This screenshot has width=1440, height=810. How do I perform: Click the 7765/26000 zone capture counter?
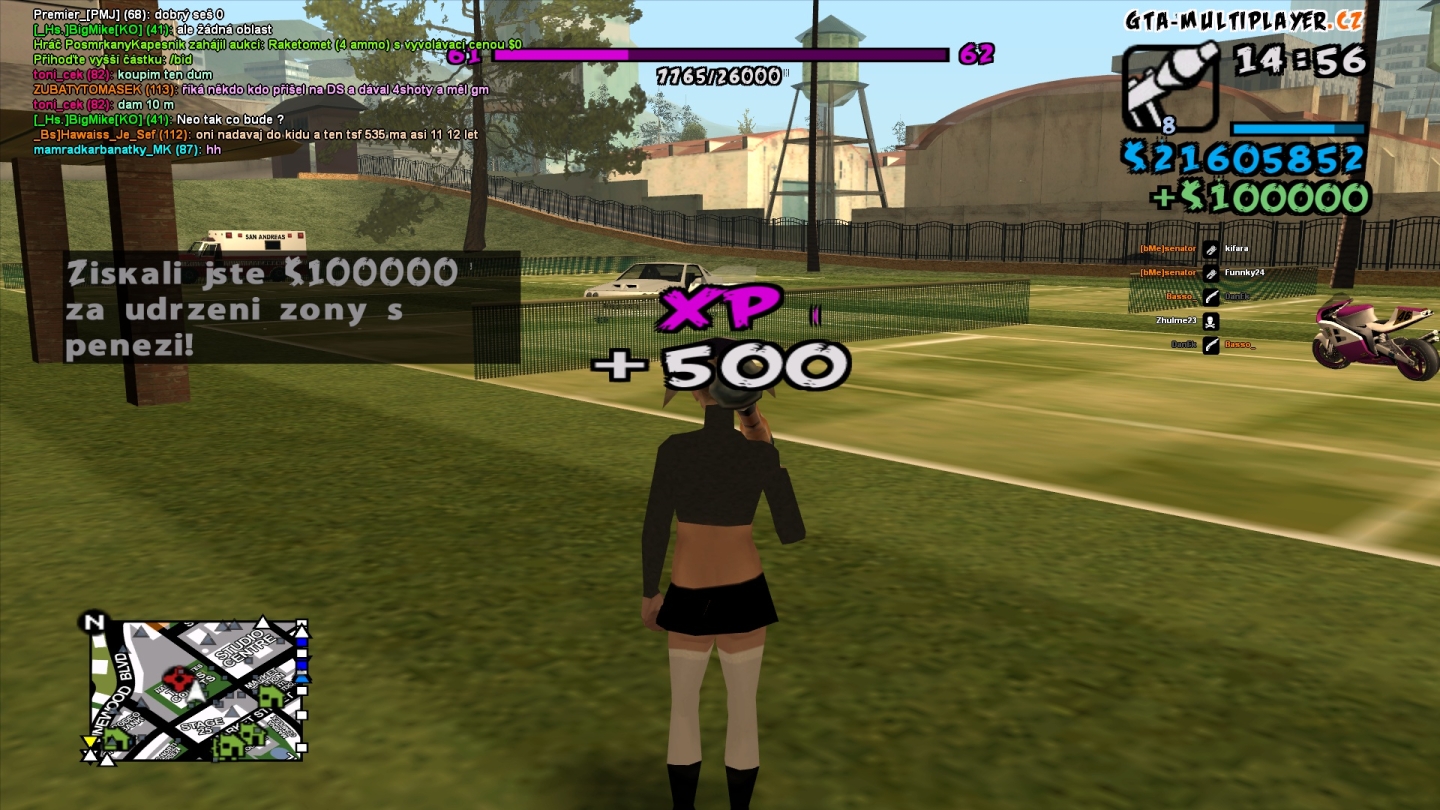(717, 75)
